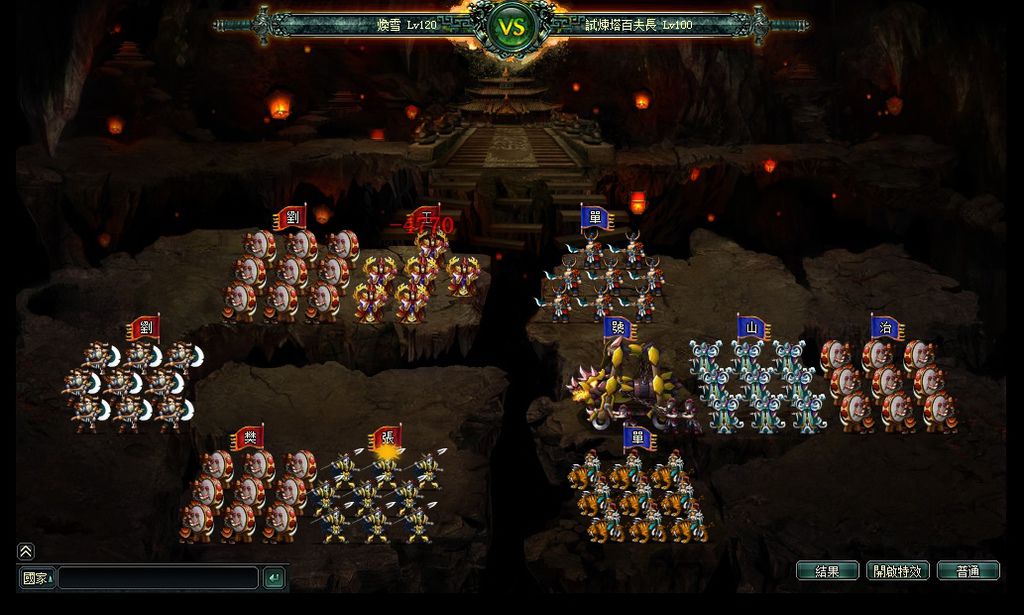1024x615 pixels.
Task: Expand the chat panel with double-arrow button
Action: pos(26,551)
